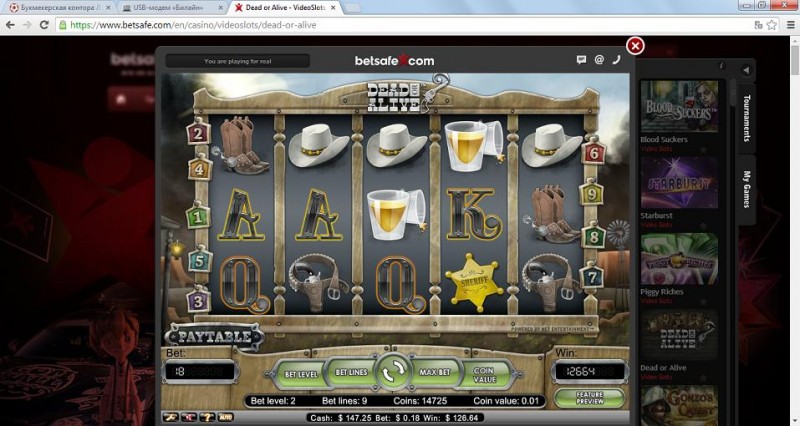
Task: Open the Paytable
Action: [x=214, y=337]
